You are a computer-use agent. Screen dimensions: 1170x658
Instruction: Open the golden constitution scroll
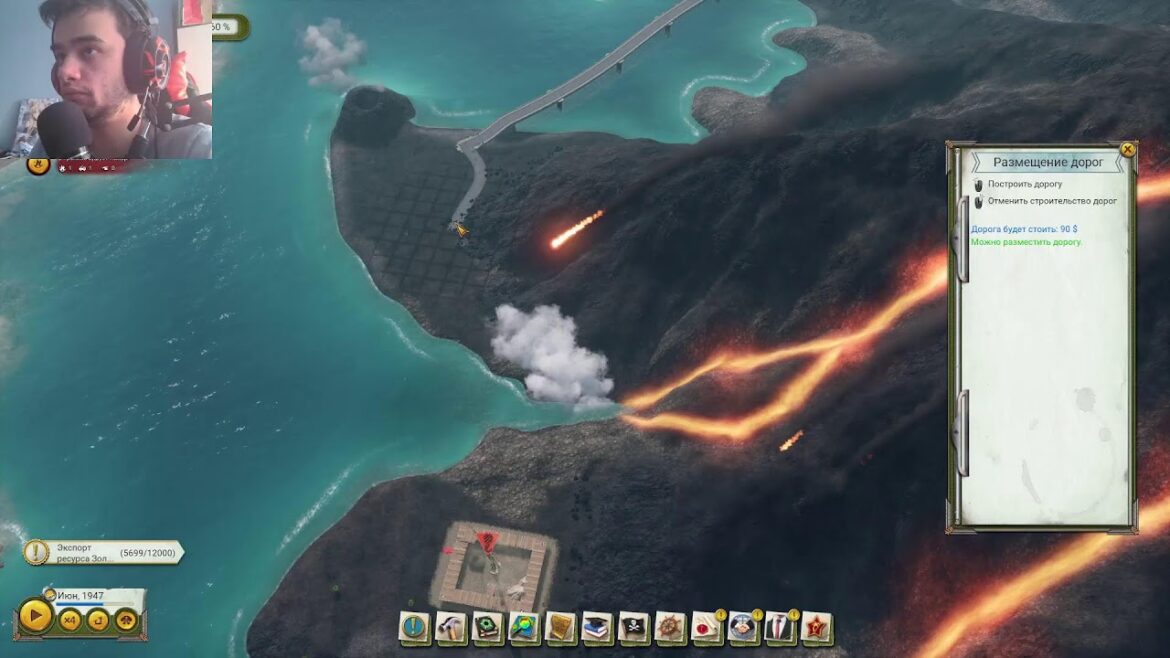(x=561, y=628)
